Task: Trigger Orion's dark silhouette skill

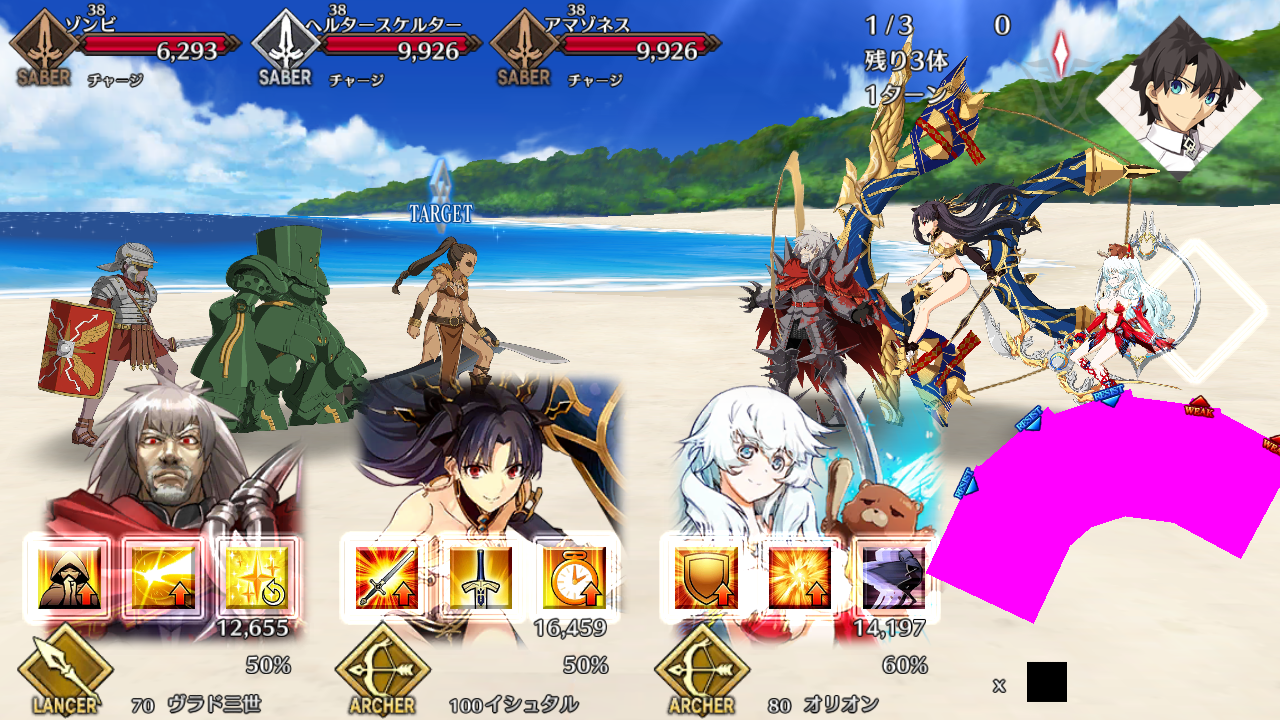Action: 892,578
